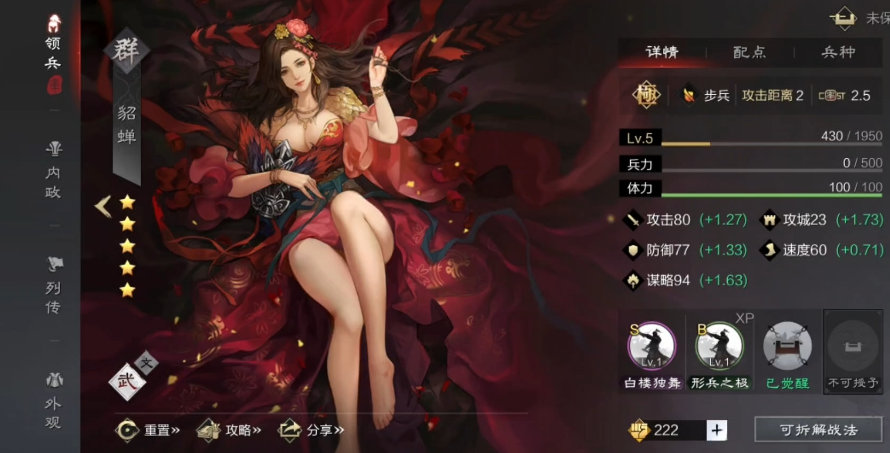Click the 可拆解战法 button

click(x=818, y=430)
